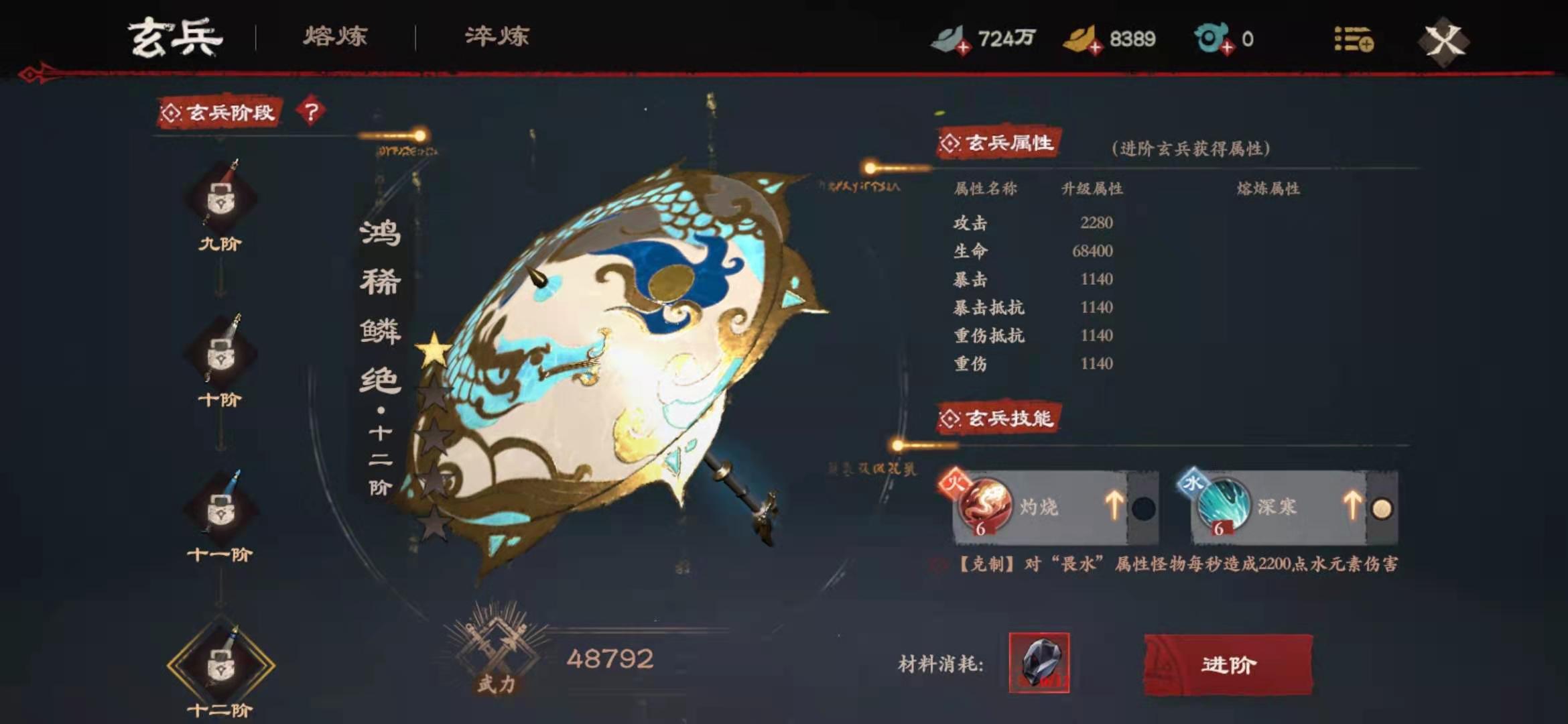Switch to the 熔炼 tab
Viewport: 1568px width, 724px height.
point(335,36)
